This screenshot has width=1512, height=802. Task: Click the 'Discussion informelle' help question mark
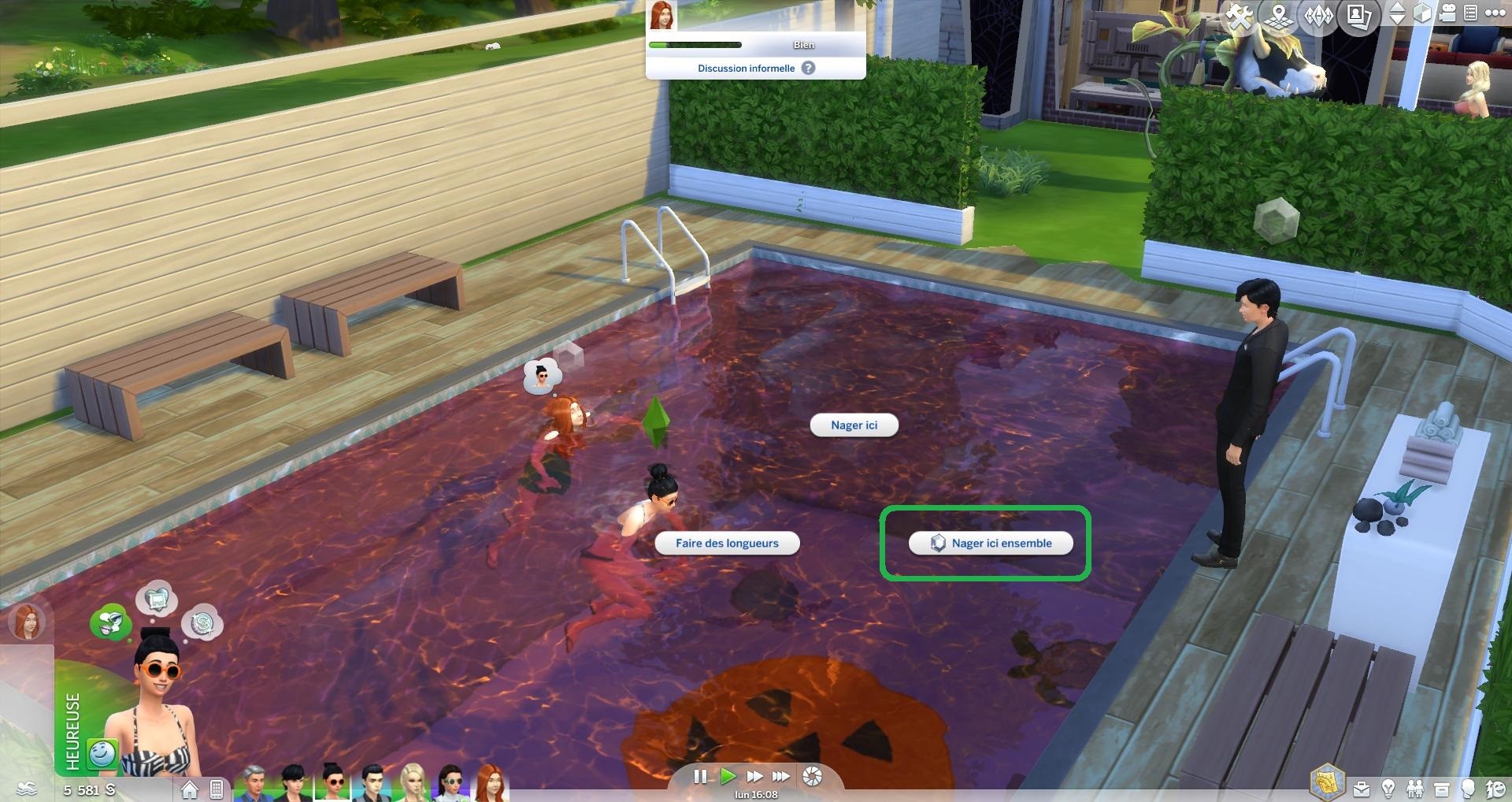[x=808, y=69]
